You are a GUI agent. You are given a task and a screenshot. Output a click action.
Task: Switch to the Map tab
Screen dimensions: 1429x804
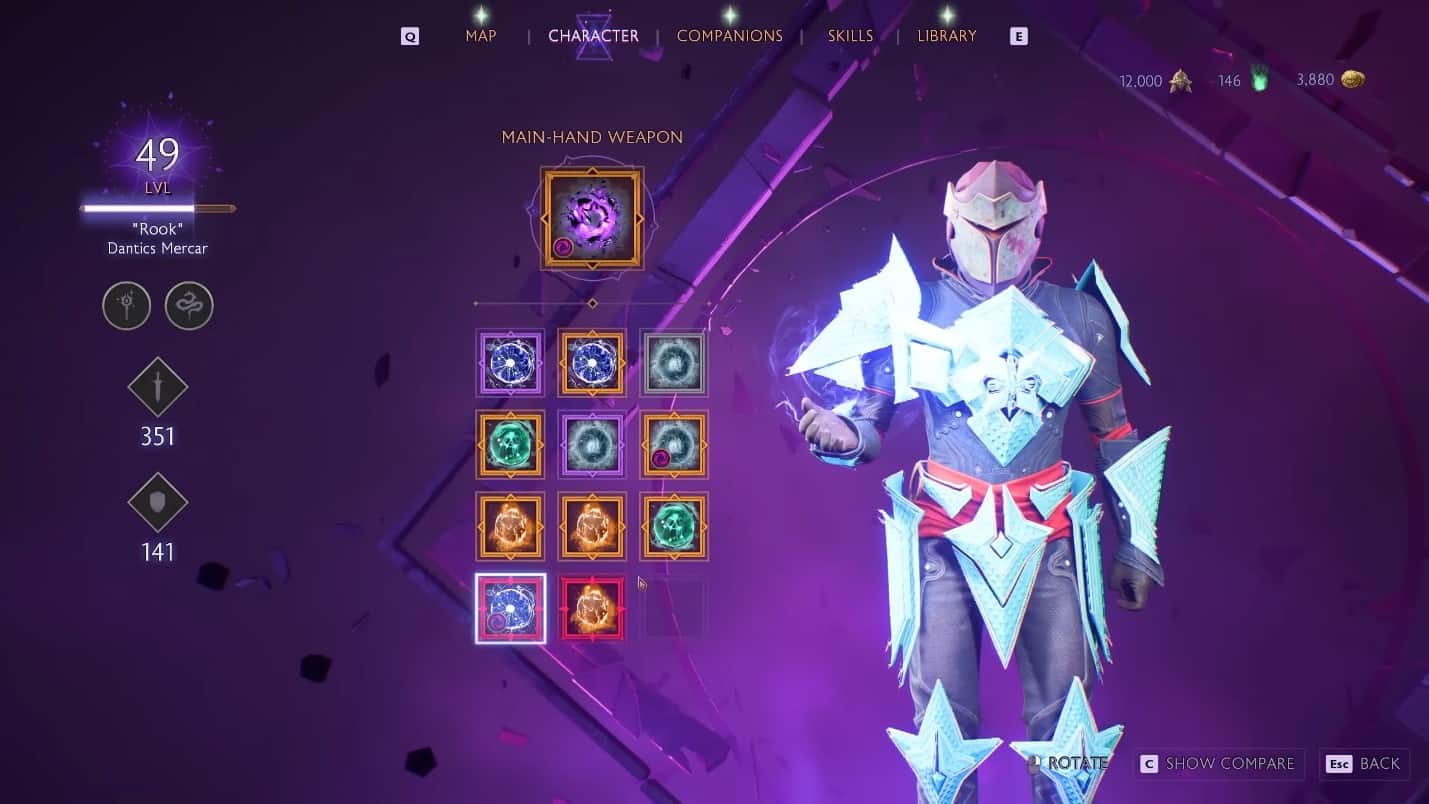(x=481, y=36)
